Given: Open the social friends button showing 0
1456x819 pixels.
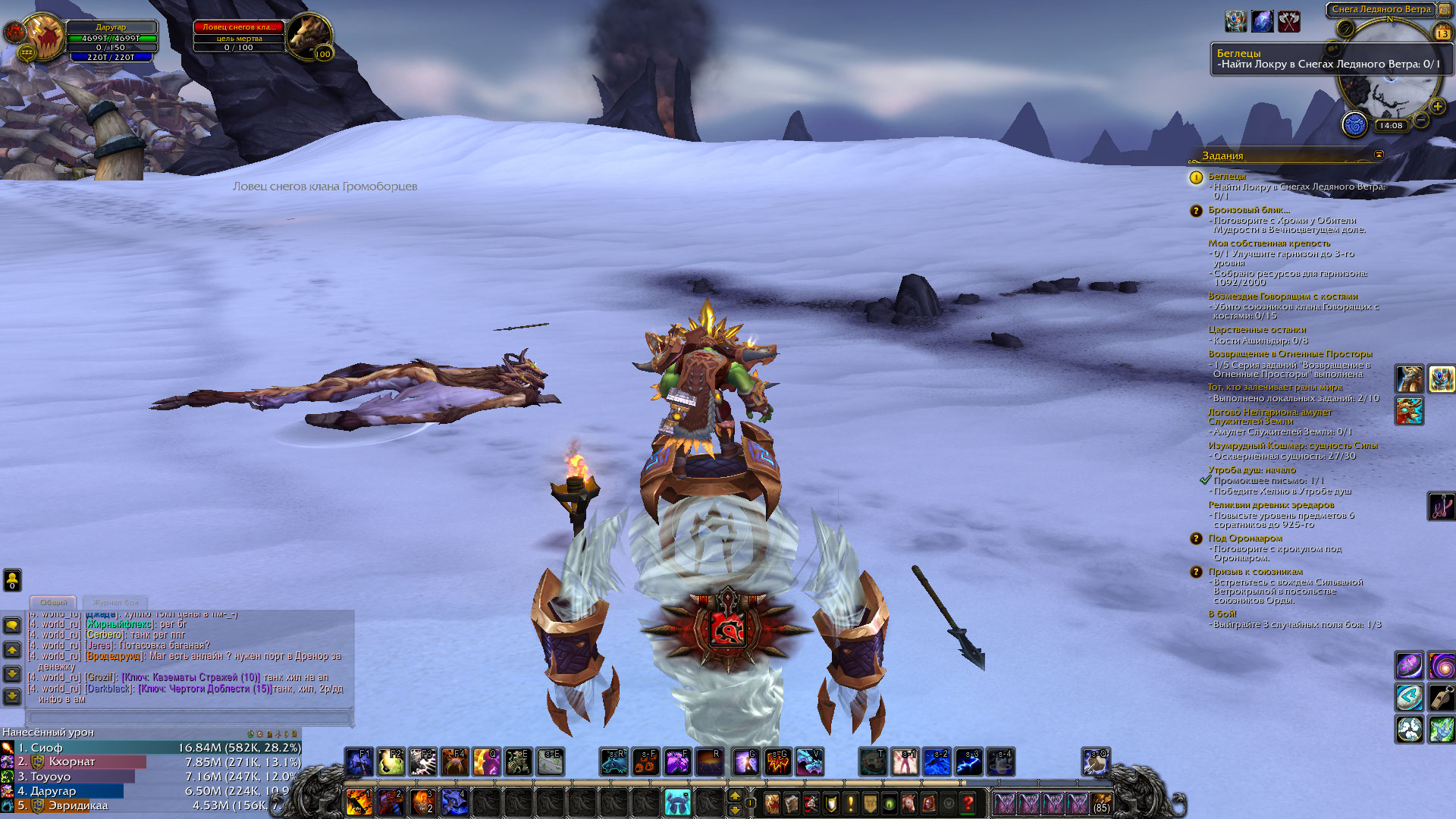Looking at the screenshot, I should 12,580.
